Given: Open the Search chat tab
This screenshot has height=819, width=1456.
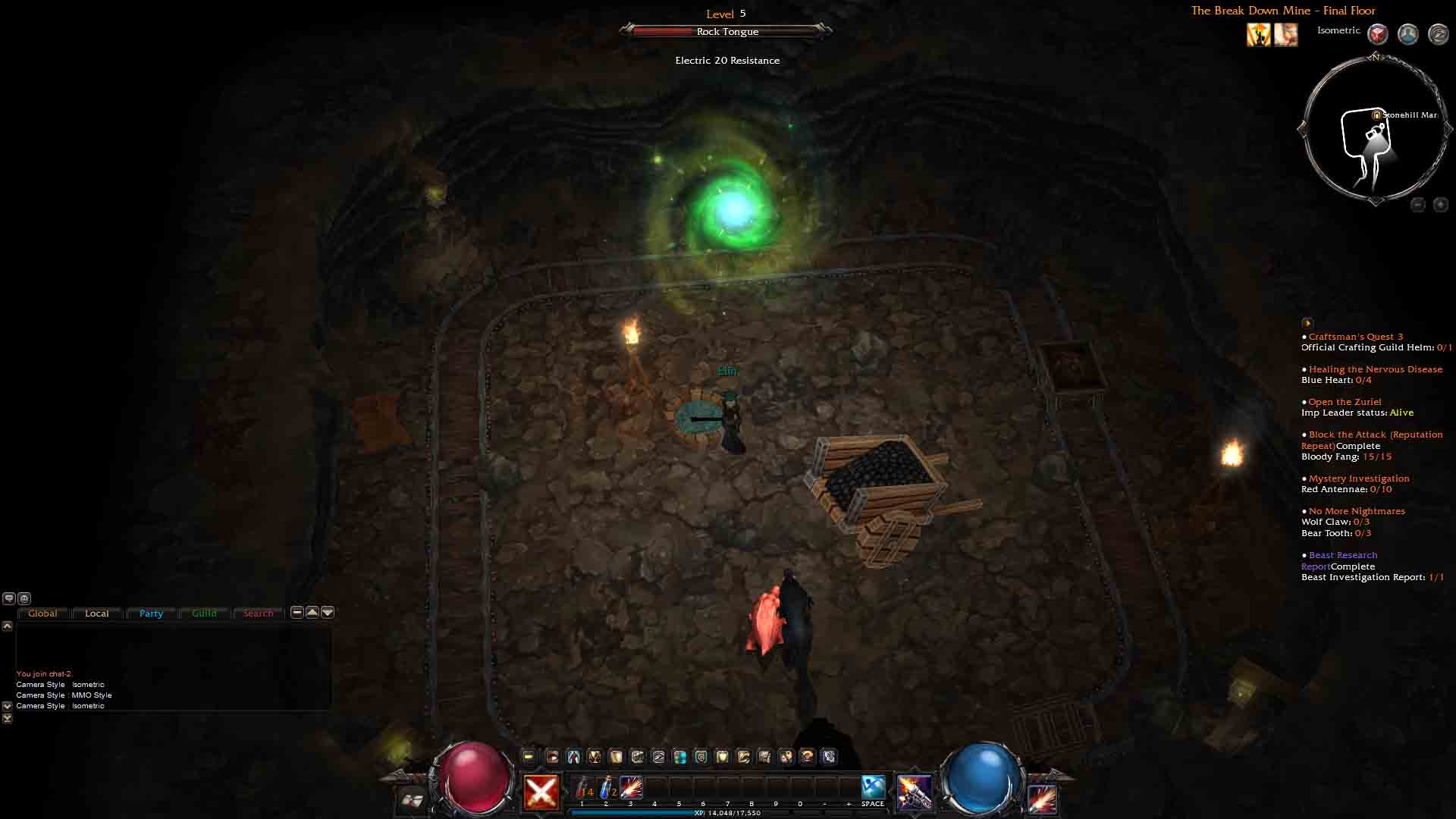Looking at the screenshot, I should pos(258,613).
